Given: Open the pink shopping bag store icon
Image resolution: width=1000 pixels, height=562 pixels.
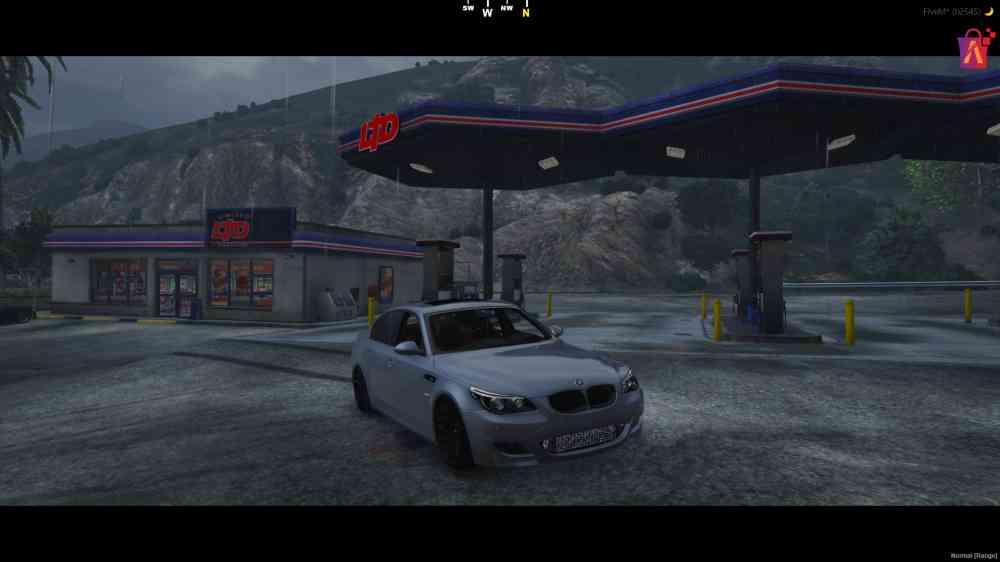Looking at the screenshot, I should pyautogui.click(x=972, y=47).
